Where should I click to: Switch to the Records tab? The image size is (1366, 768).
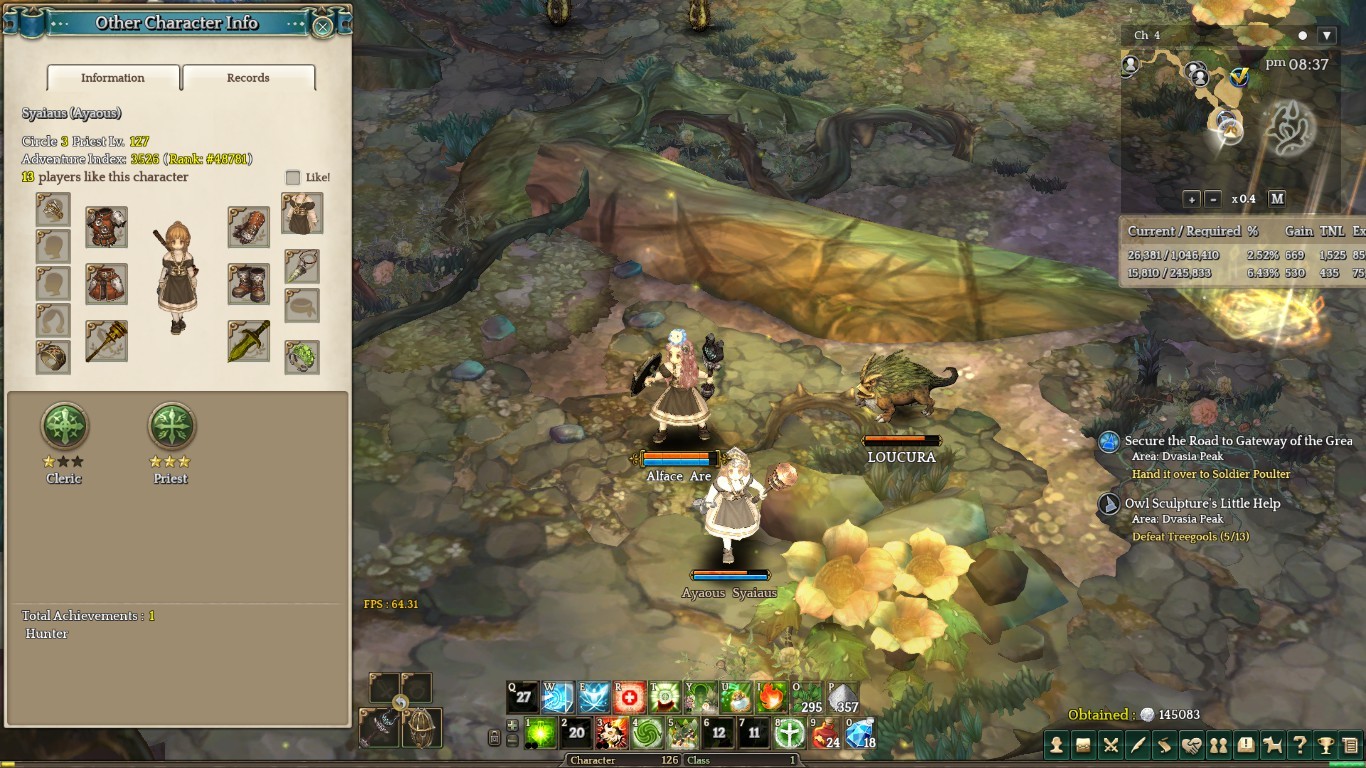pos(248,78)
